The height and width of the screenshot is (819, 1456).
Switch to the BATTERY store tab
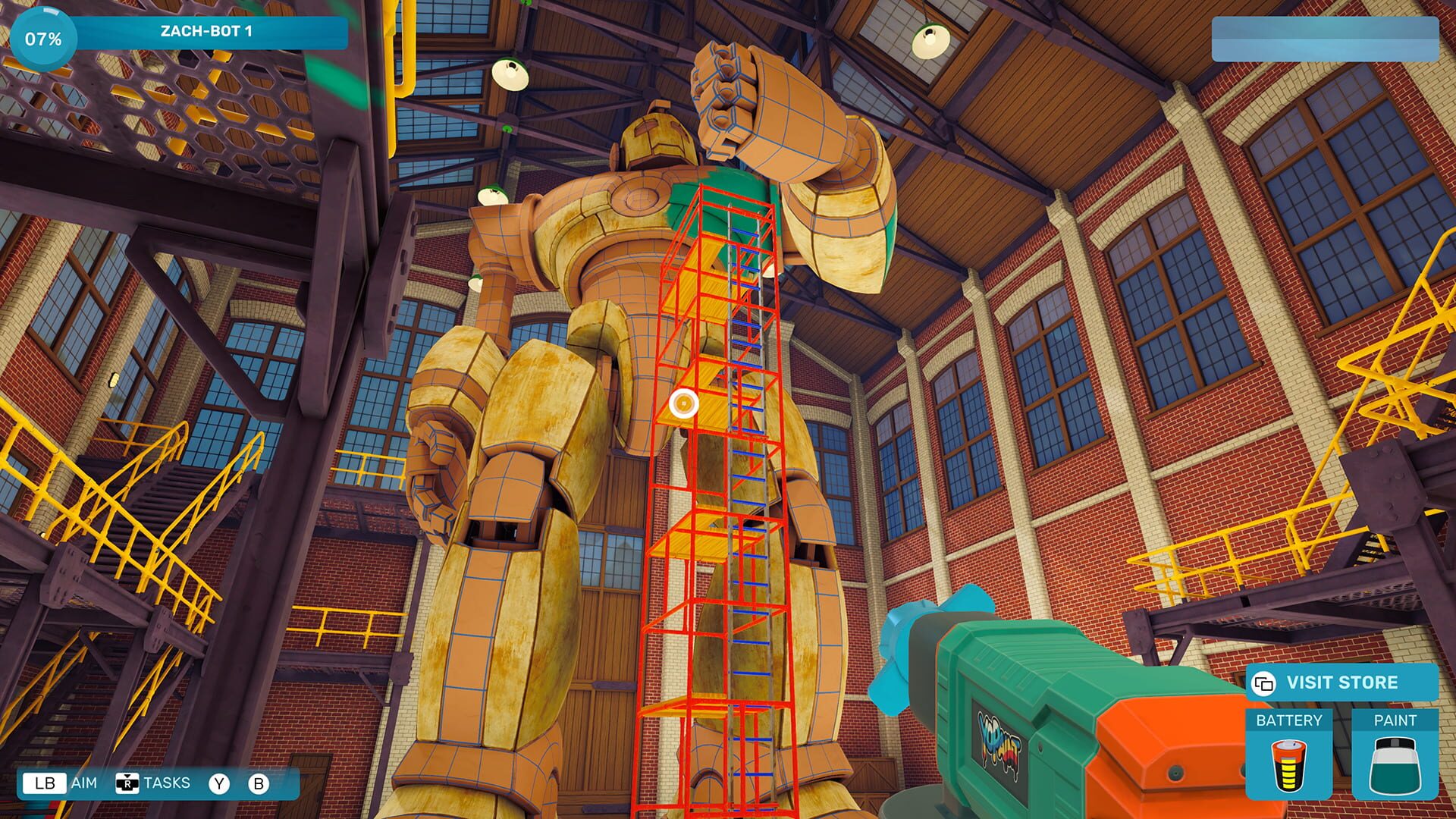click(x=1289, y=718)
